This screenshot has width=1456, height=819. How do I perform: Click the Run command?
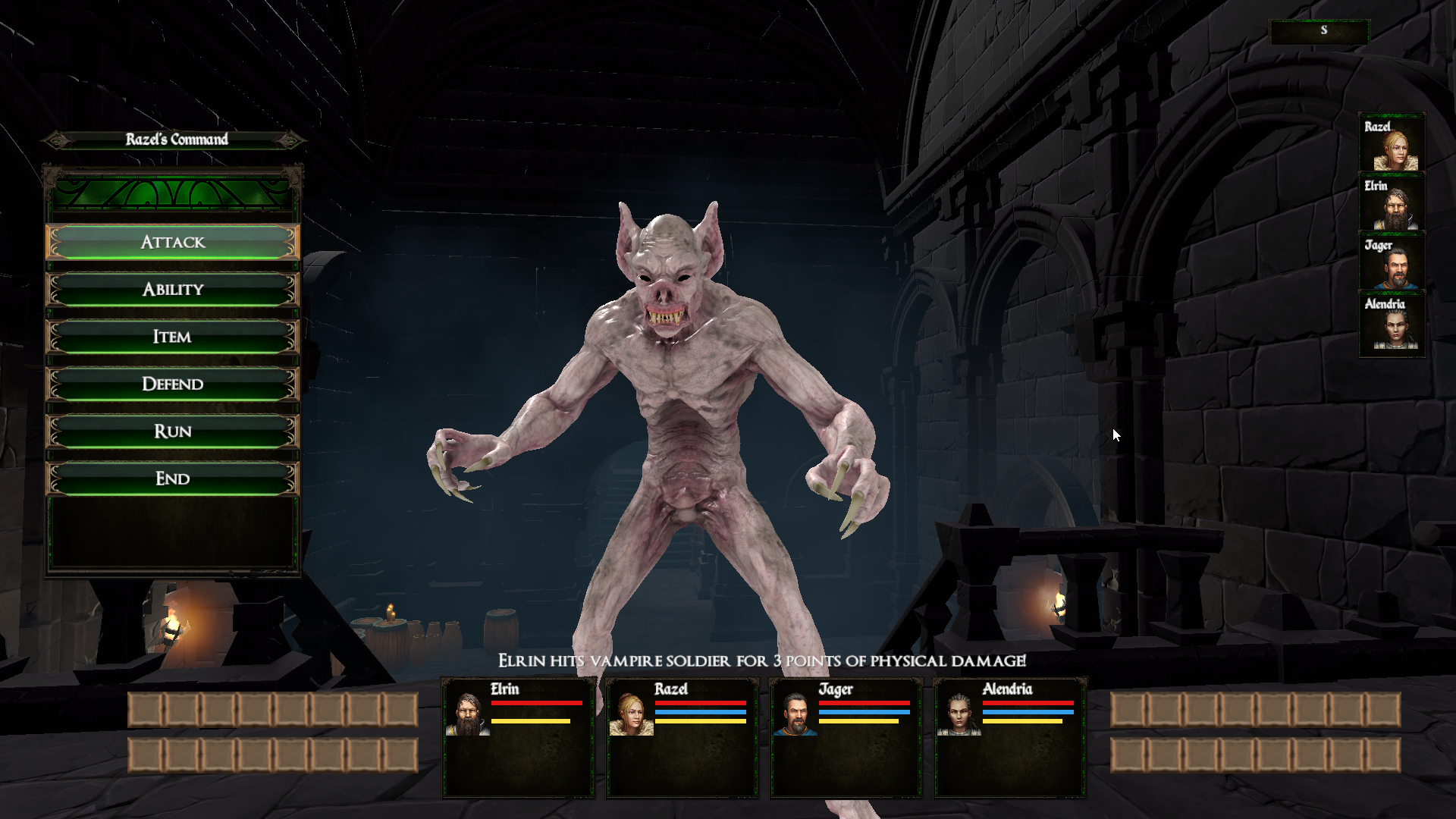(x=173, y=431)
